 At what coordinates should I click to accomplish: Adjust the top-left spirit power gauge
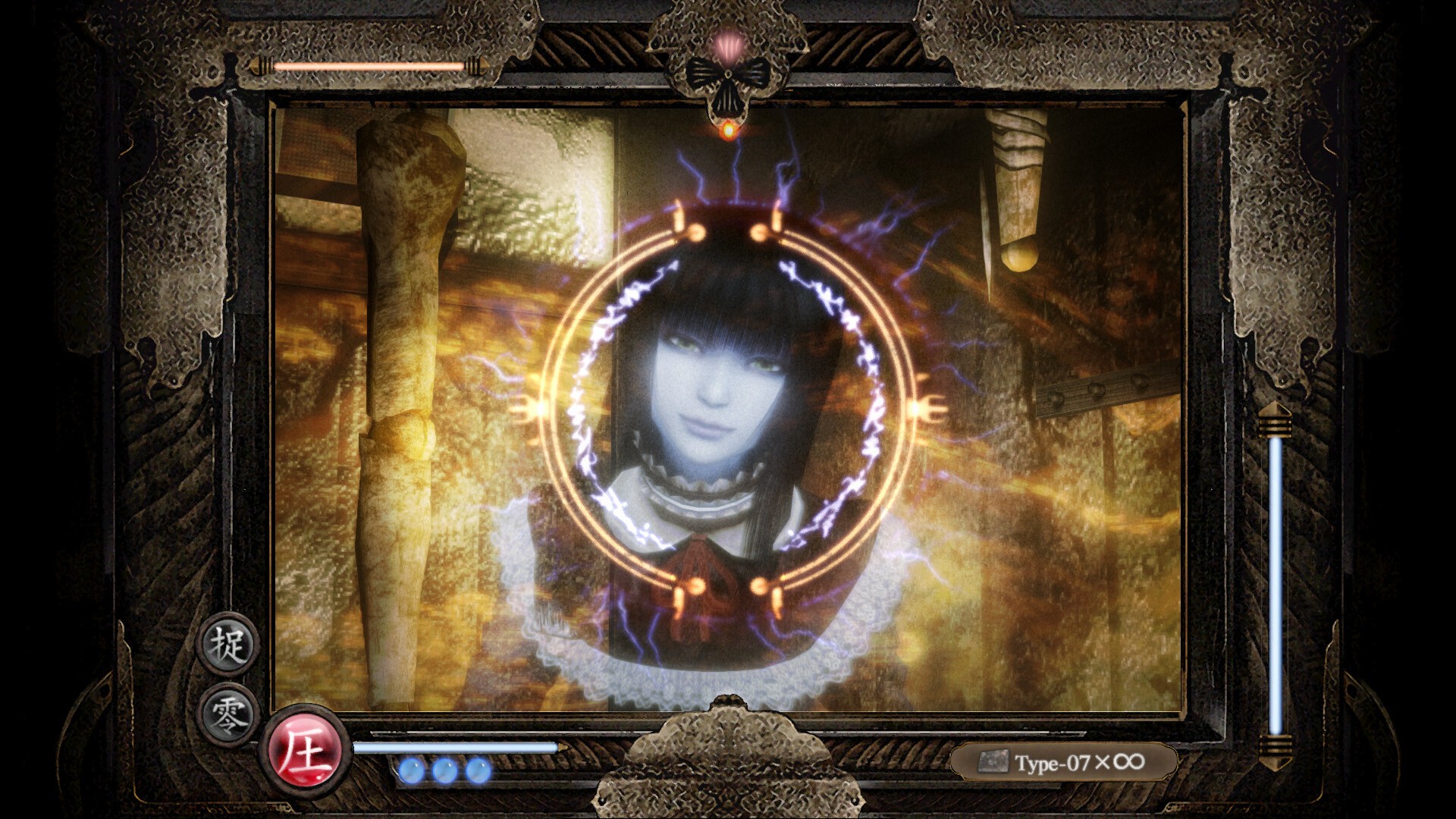[x=372, y=66]
